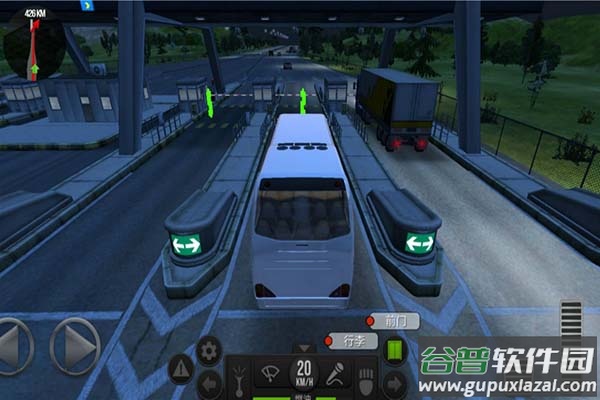Activate the right turn signal arrow
Viewport: 600px width, 400px height.
pyautogui.click(x=394, y=382)
